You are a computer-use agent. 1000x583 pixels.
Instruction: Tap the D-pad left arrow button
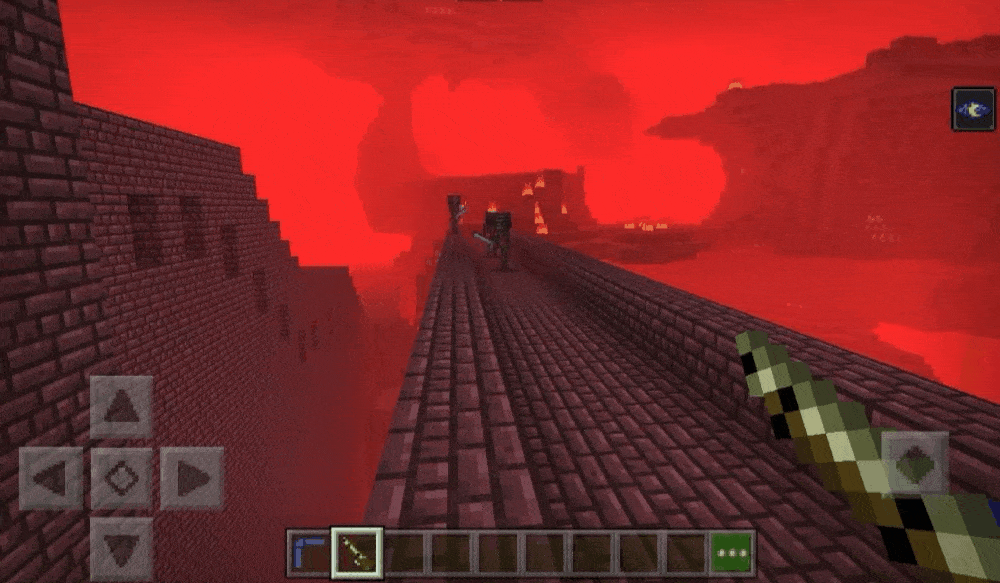click(x=51, y=478)
